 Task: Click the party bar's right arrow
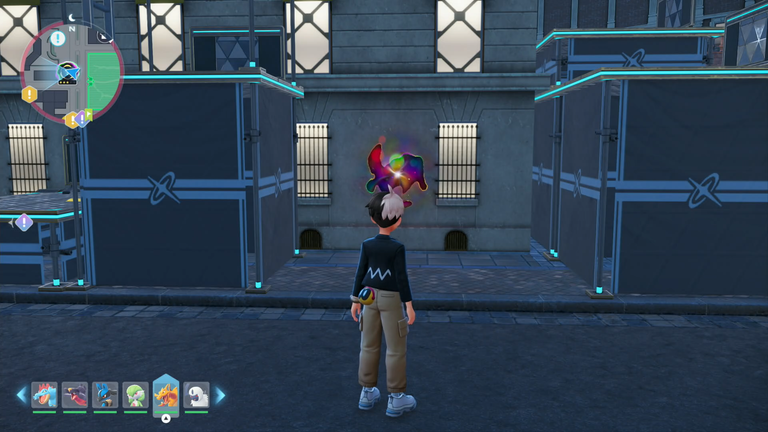coord(221,396)
